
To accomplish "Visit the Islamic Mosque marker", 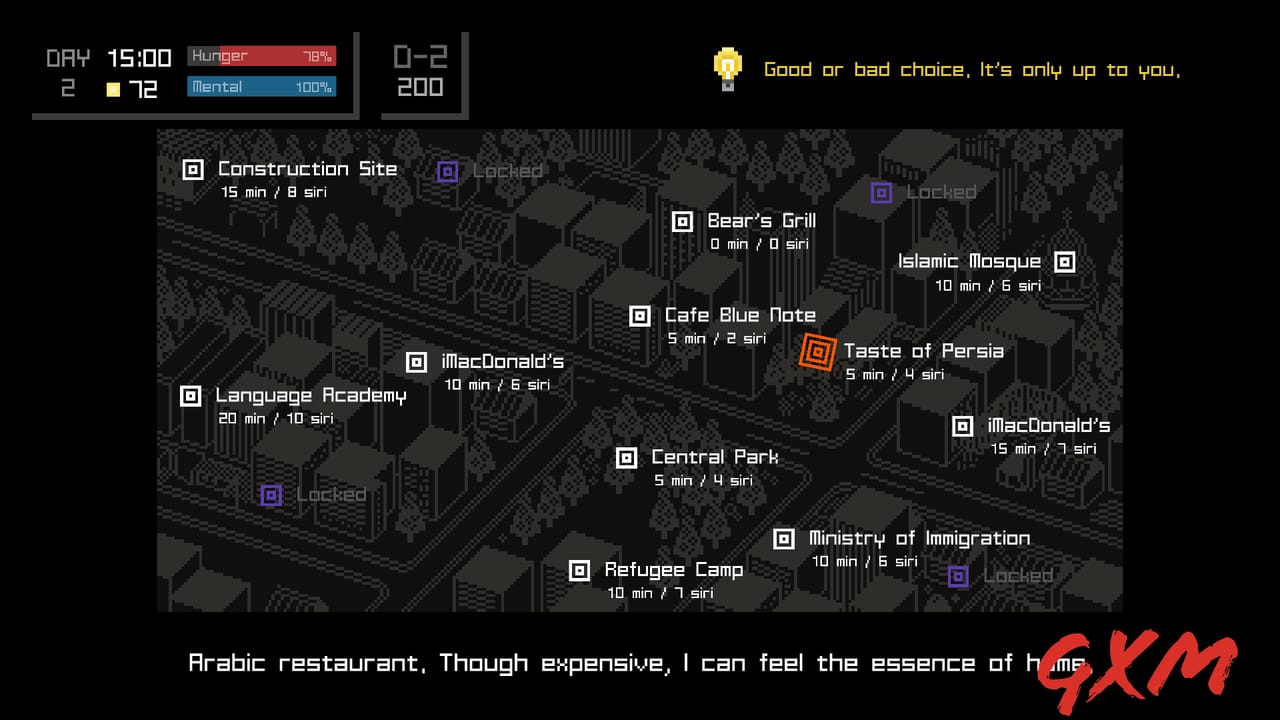I will pos(1063,261).
